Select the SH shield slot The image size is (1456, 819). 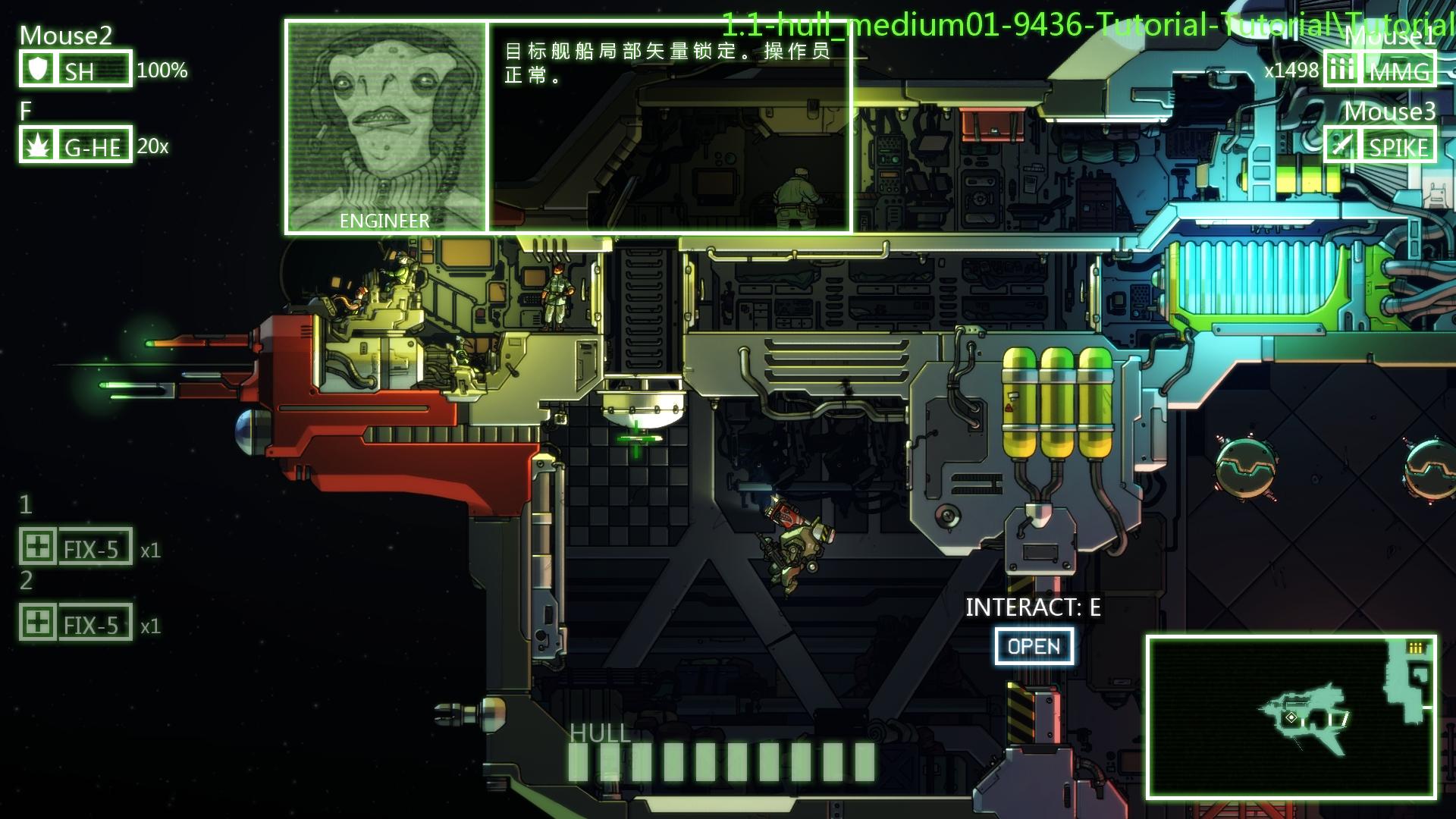pyautogui.click(x=76, y=69)
